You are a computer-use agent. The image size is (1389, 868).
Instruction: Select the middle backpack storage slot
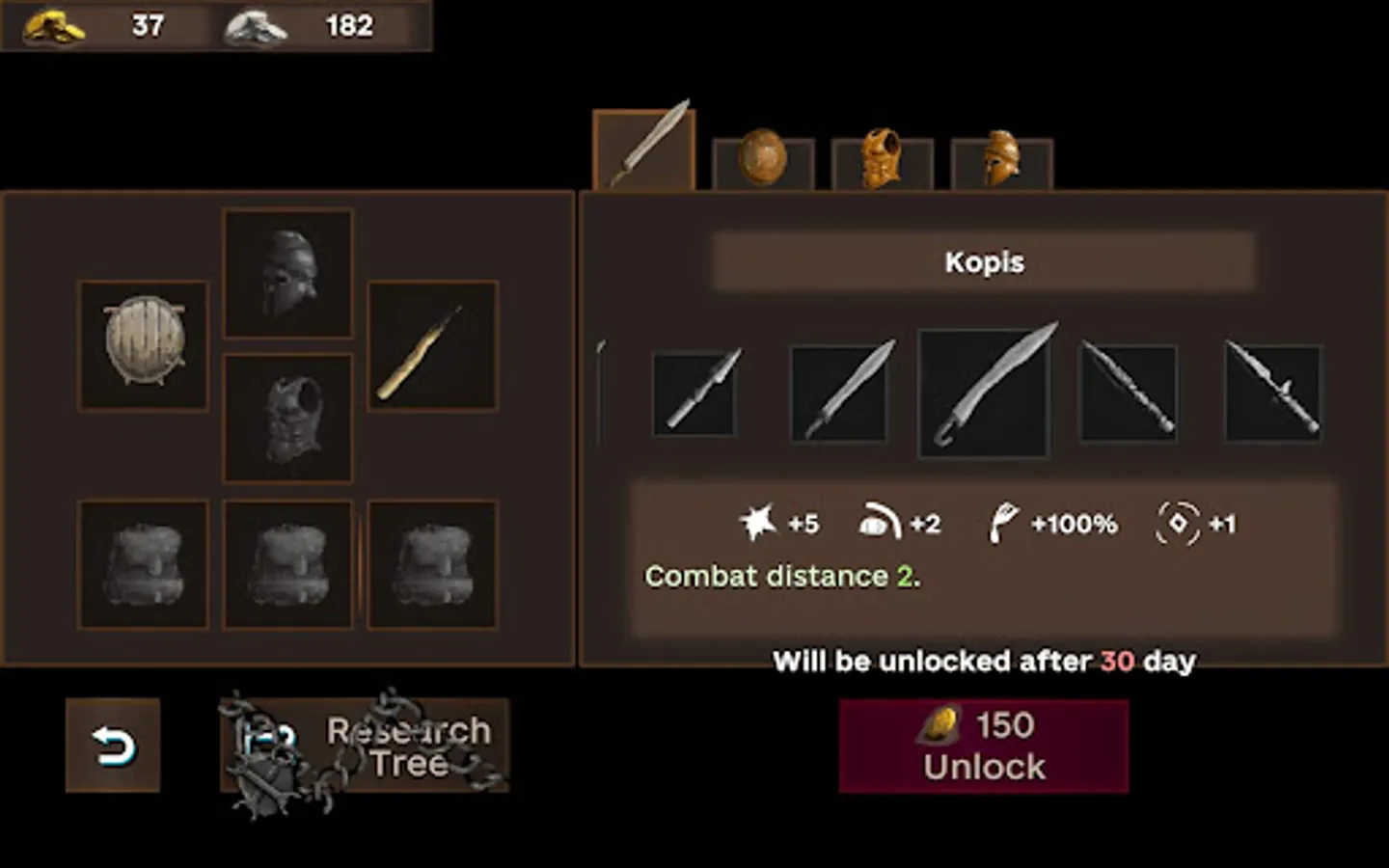coord(287,564)
